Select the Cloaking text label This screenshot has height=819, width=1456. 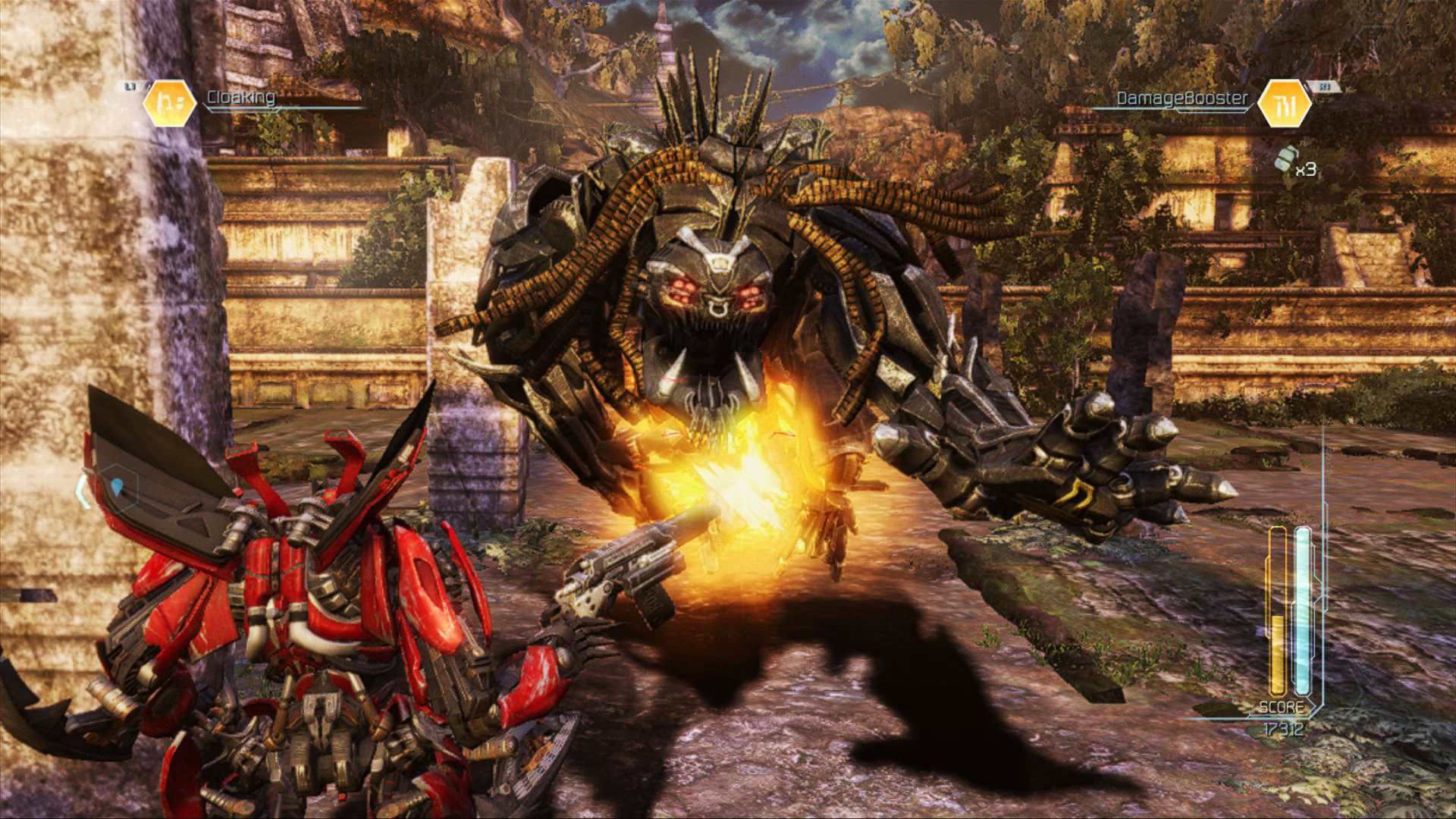(241, 96)
